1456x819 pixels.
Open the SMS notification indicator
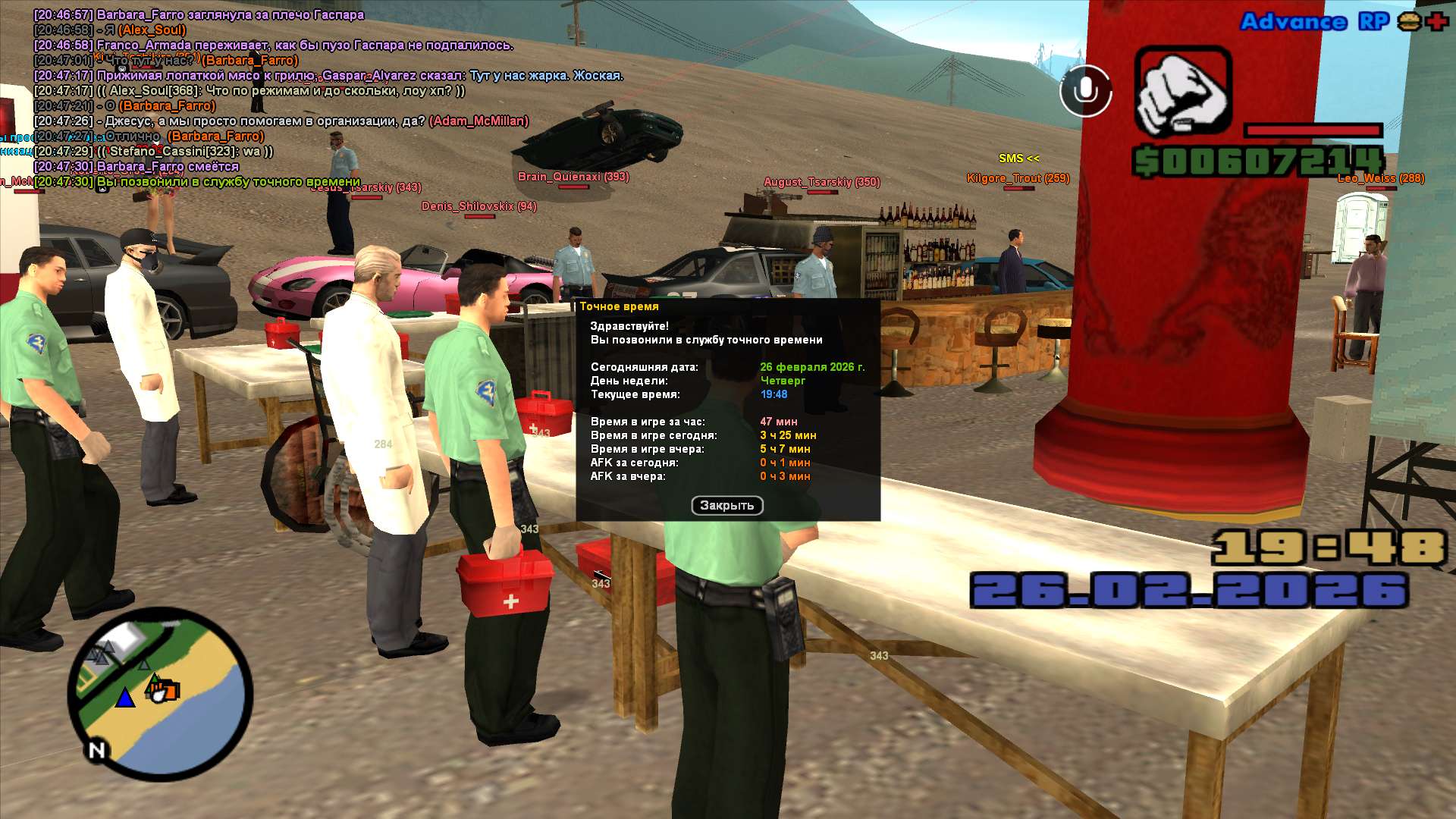1018,158
